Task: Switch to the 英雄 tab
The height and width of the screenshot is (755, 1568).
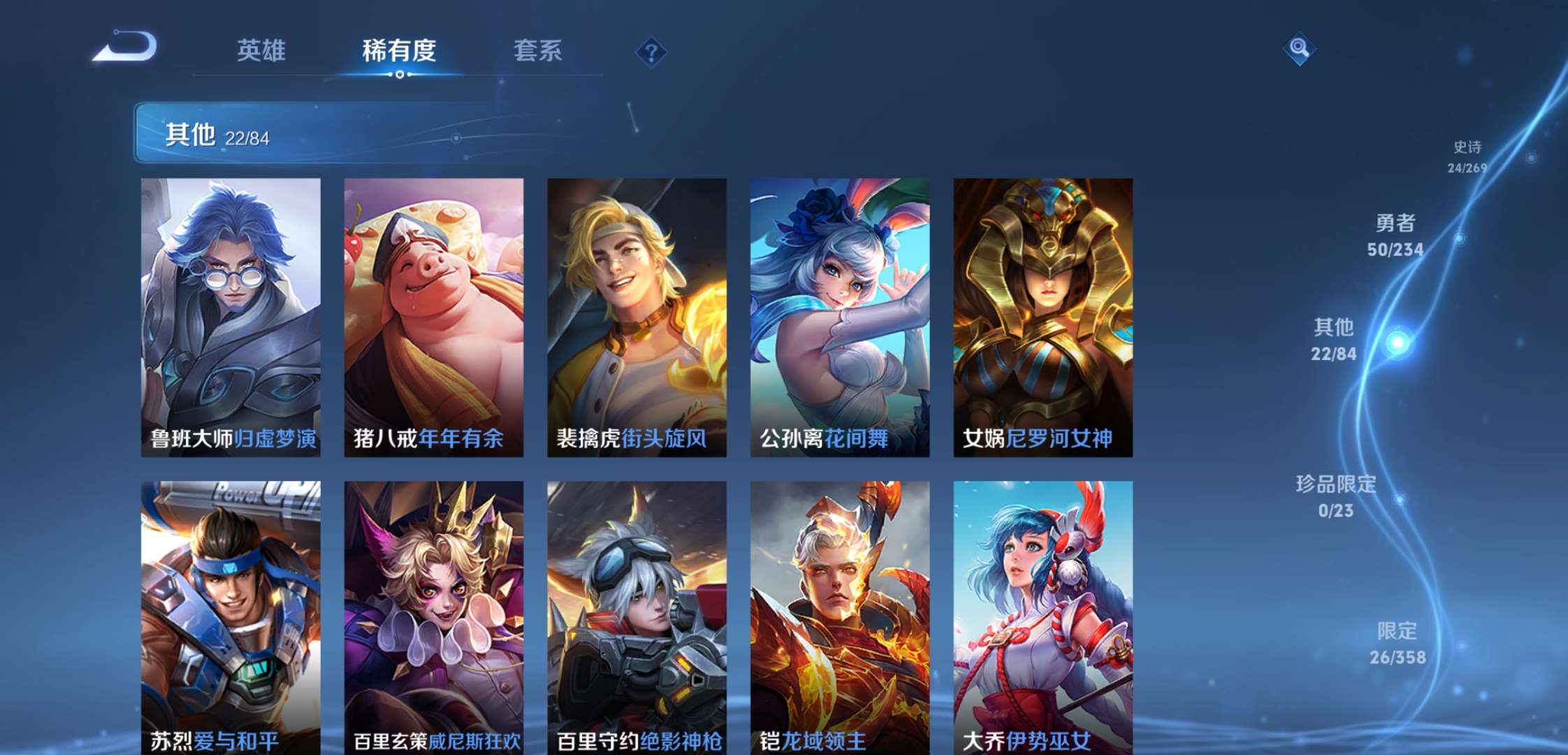Action: click(261, 50)
